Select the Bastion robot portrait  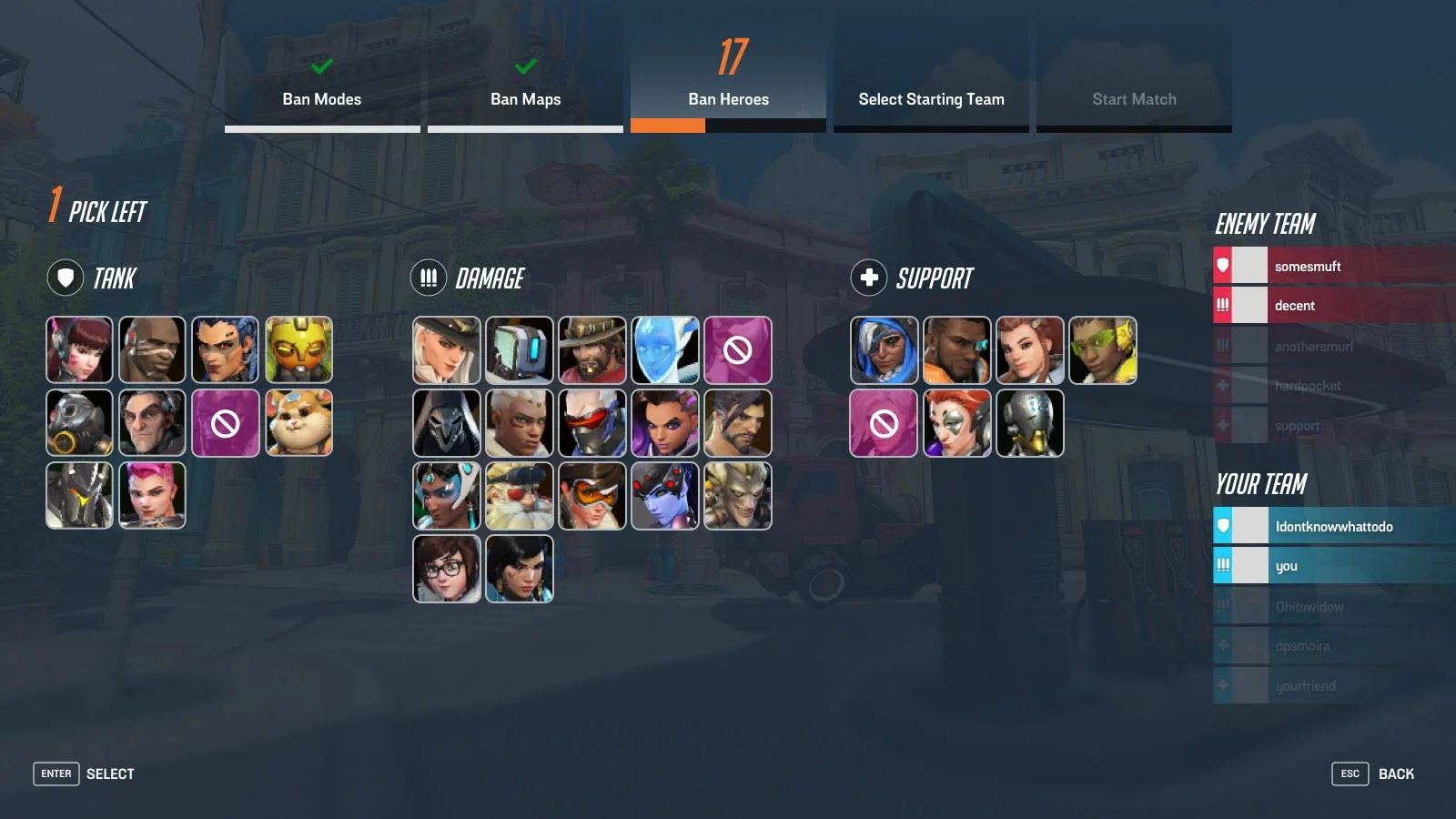point(520,350)
